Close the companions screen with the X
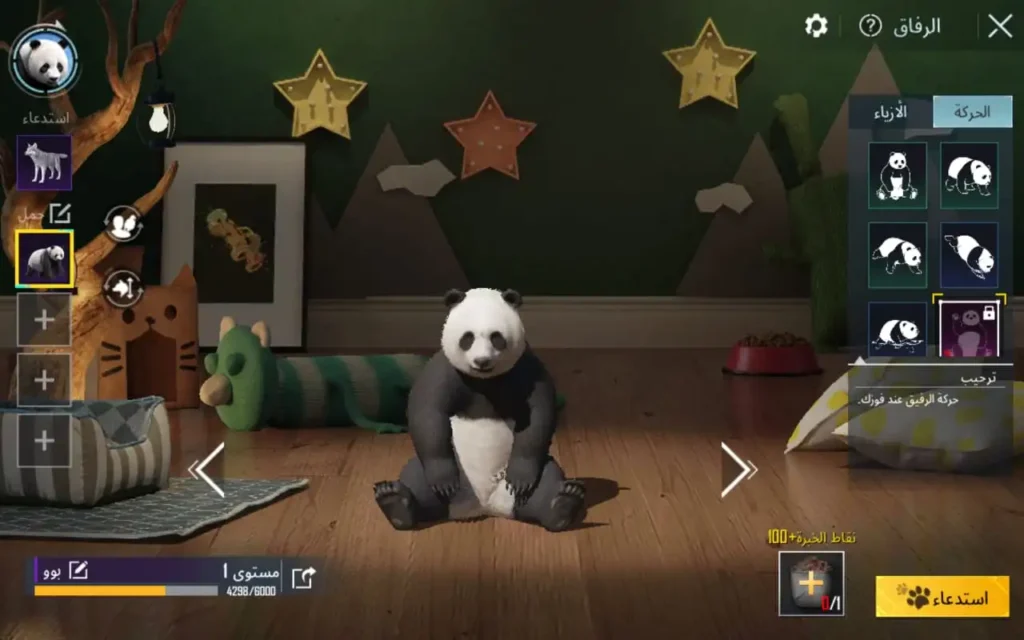The image size is (1024, 640). [1000, 27]
